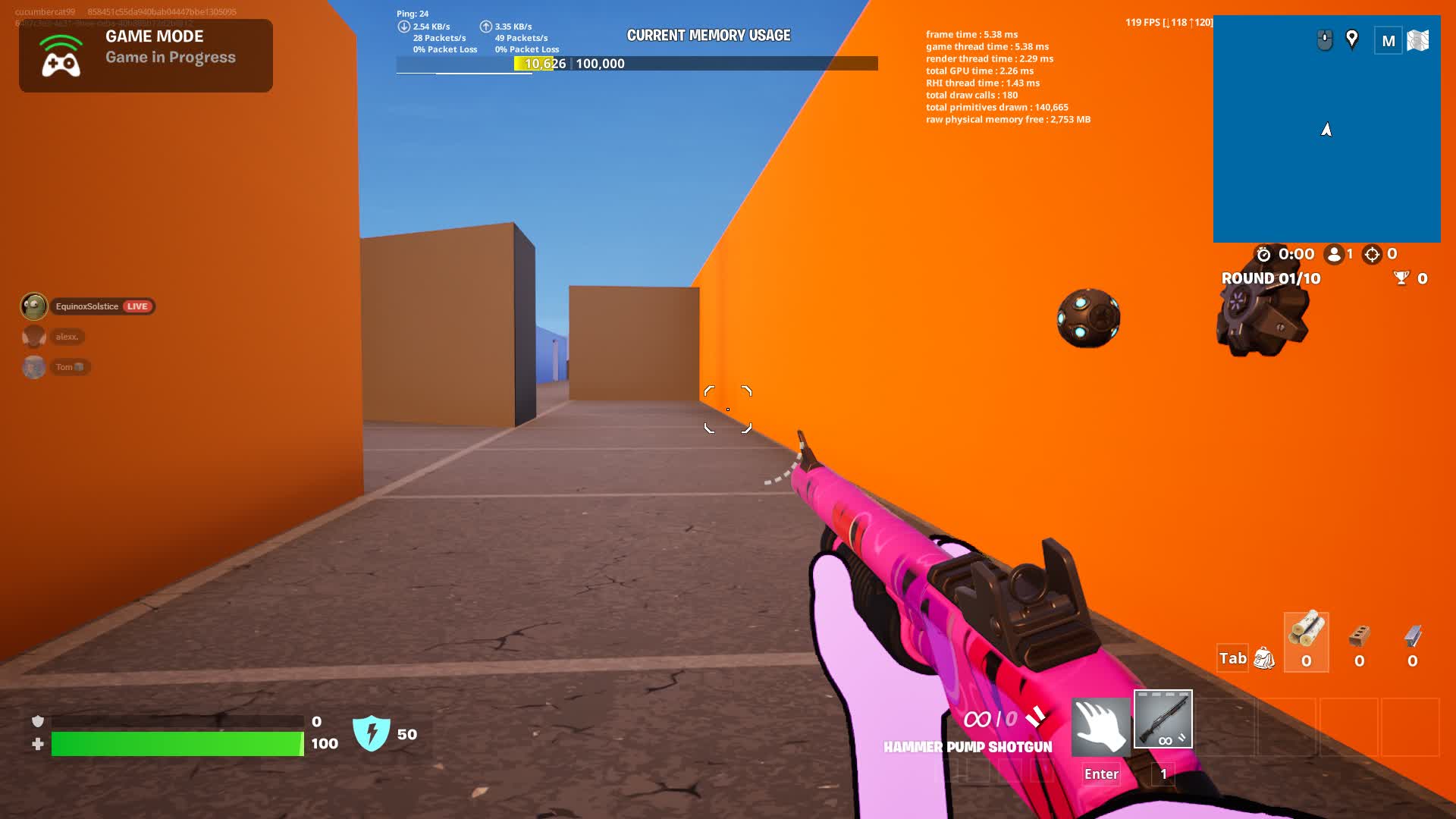Click the ROUND 01/10 label

[1269, 278]
